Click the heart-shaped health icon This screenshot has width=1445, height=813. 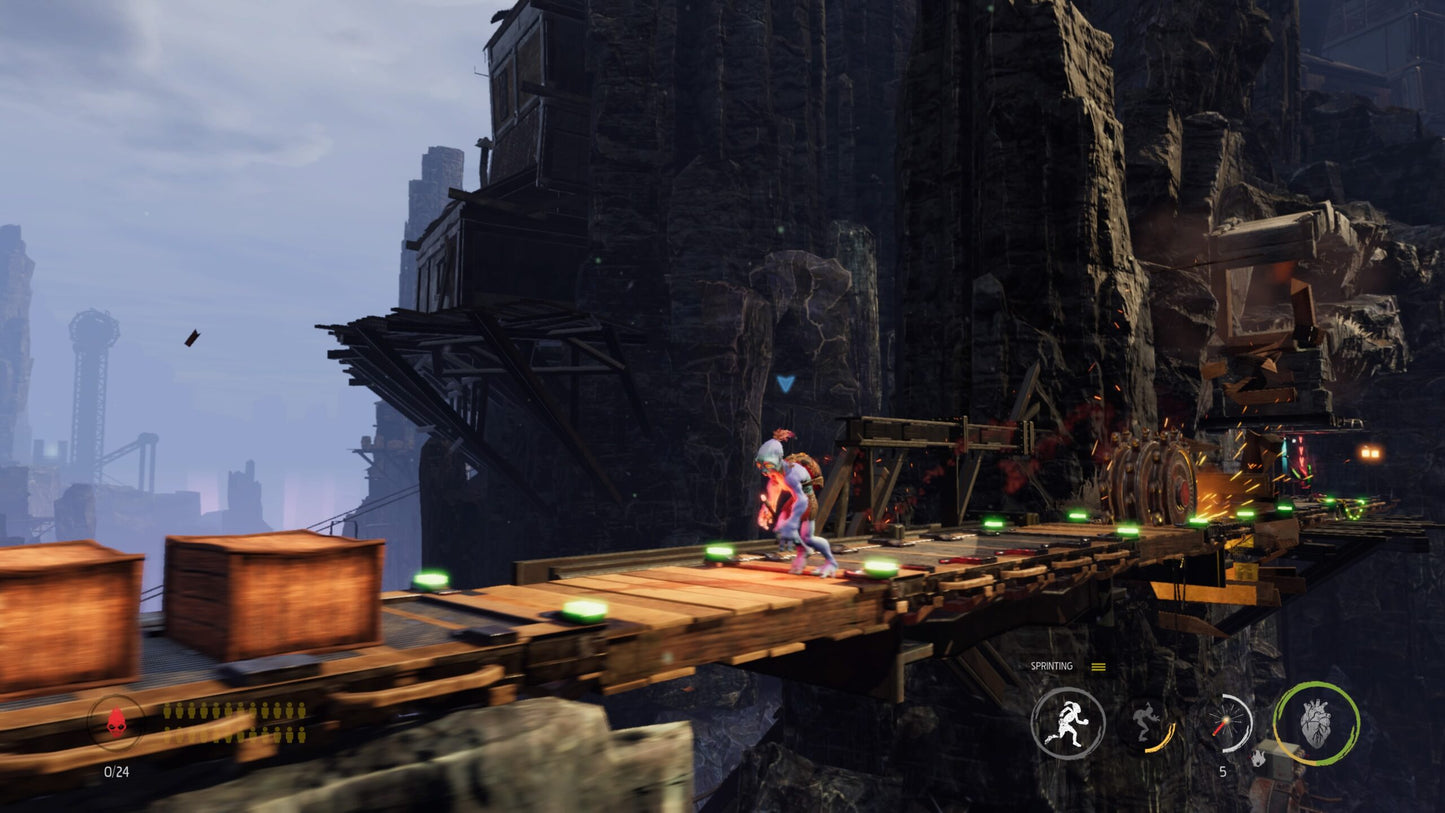[1318, 725]
